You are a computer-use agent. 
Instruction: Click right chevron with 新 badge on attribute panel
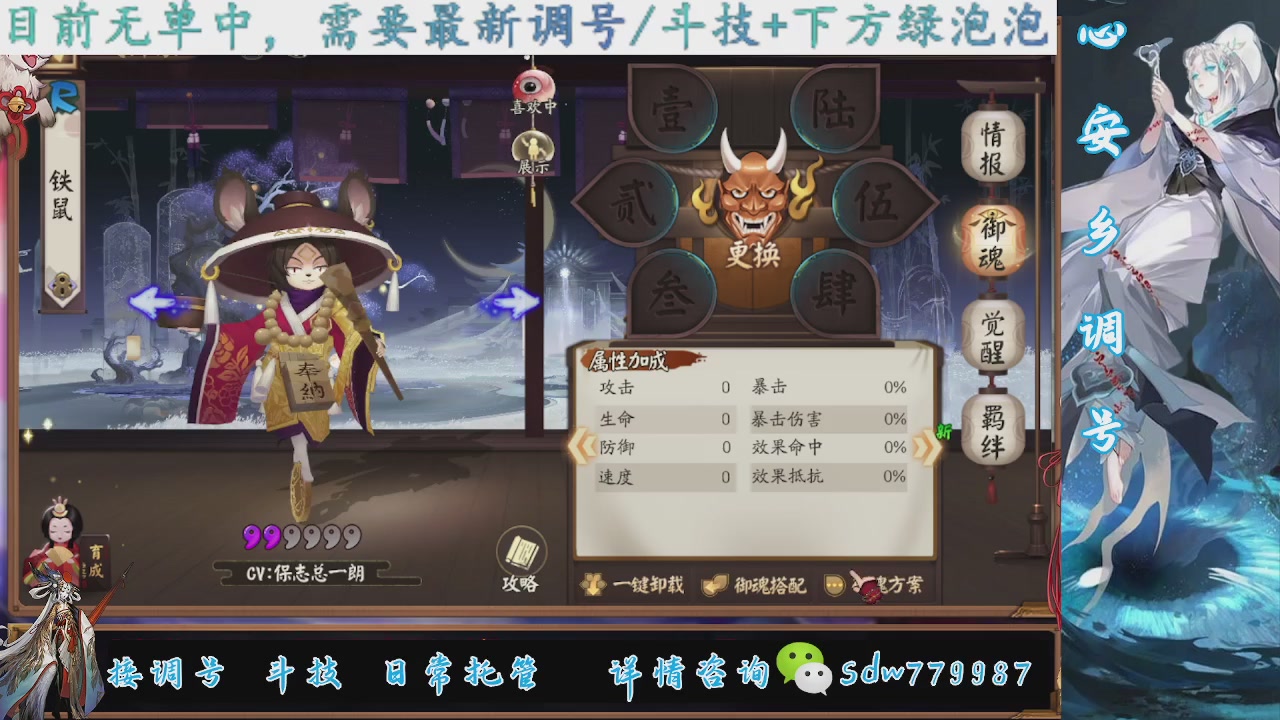(x=927, y=443)
